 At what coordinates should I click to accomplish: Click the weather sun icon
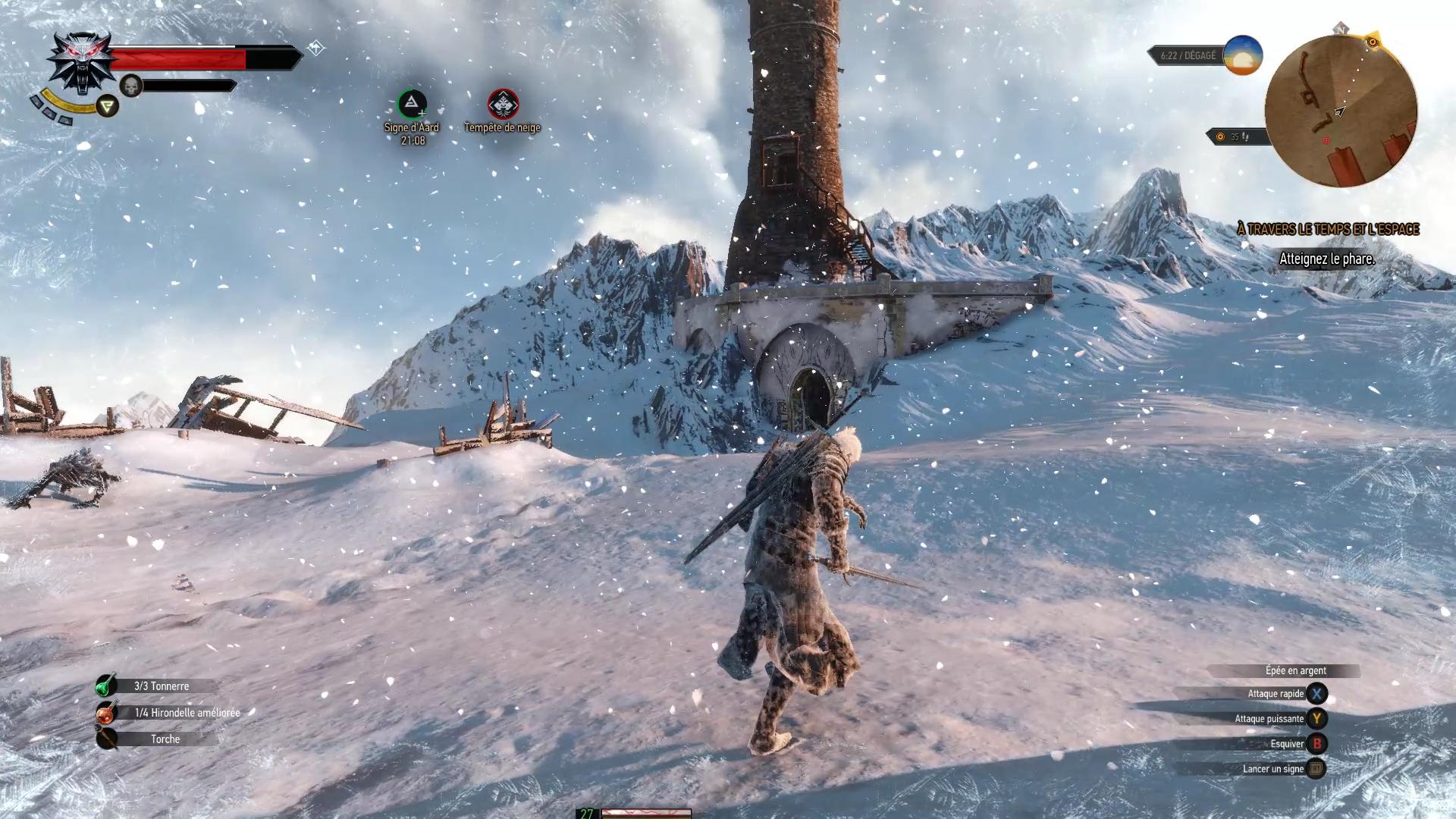click(1242, 55)
